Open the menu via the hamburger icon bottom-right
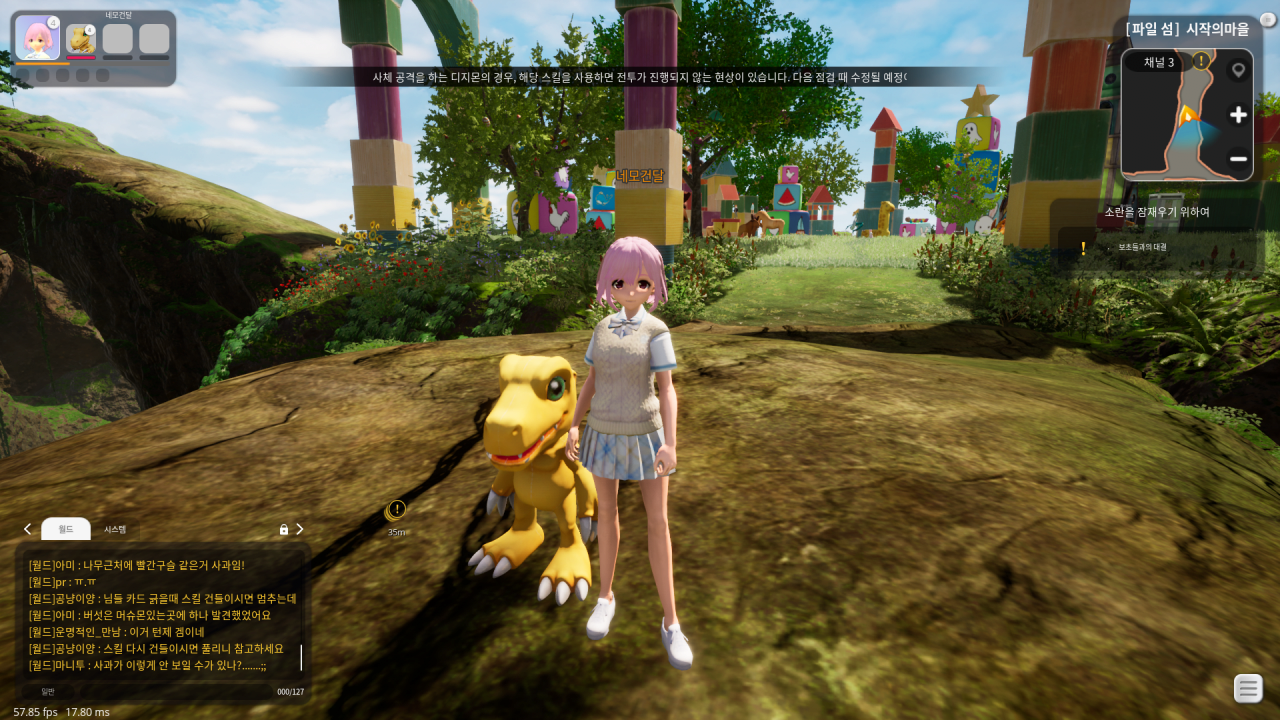This screenshot has width=1280, height=720. 1247,688
